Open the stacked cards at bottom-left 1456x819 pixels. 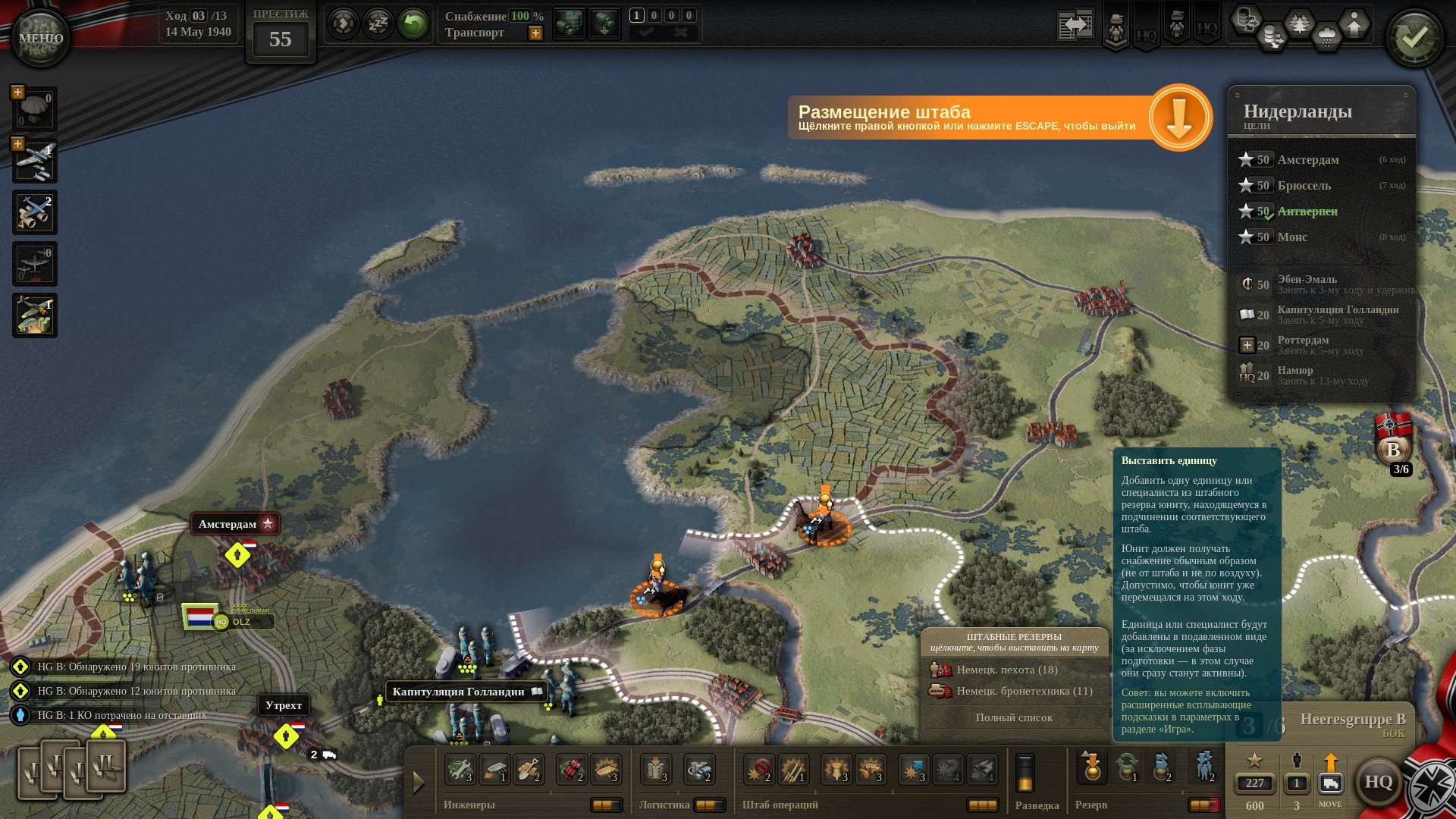[x=71, y=769]
